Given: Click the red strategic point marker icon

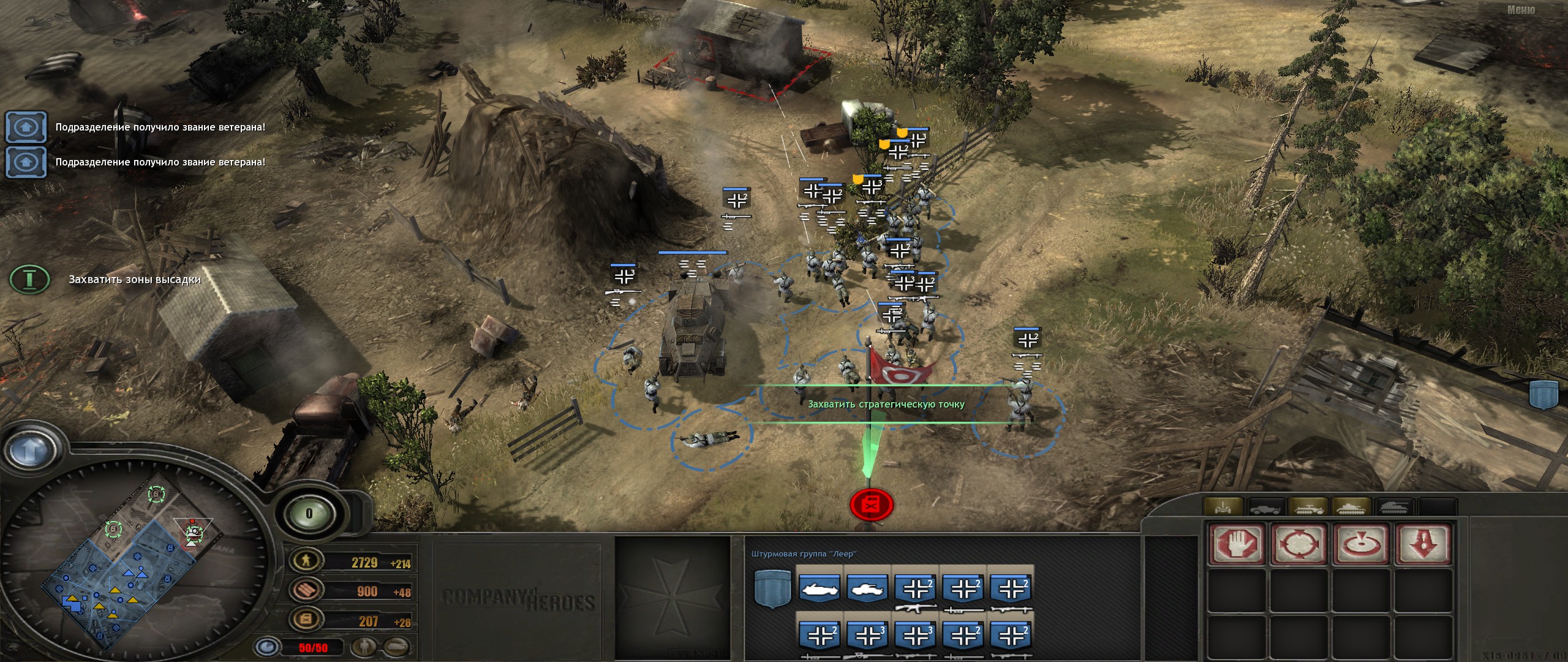Looking at the screenshot, I should pos(871,504).
